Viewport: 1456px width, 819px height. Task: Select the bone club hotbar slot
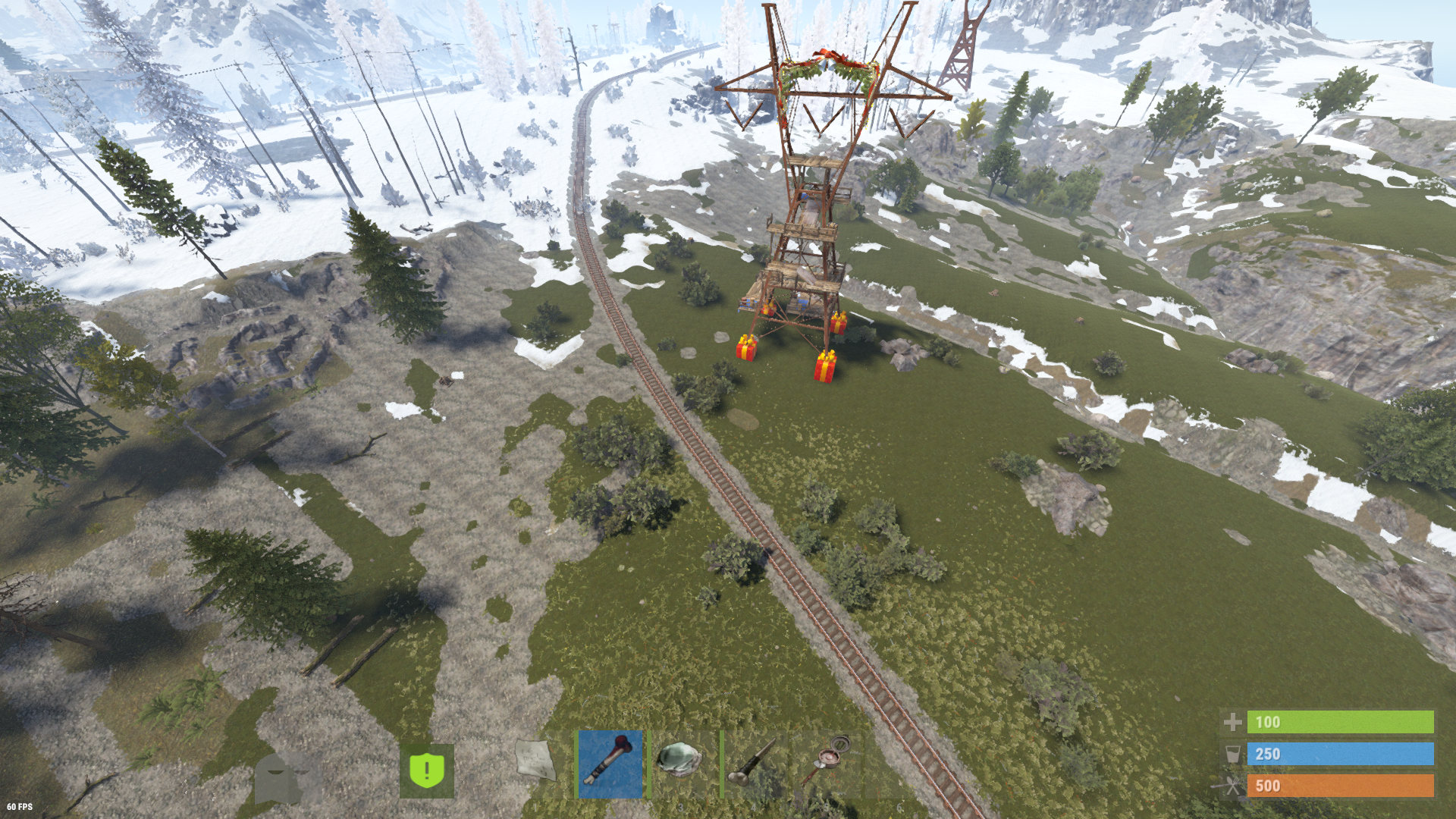pyautogui.click(x=610, y=764)
